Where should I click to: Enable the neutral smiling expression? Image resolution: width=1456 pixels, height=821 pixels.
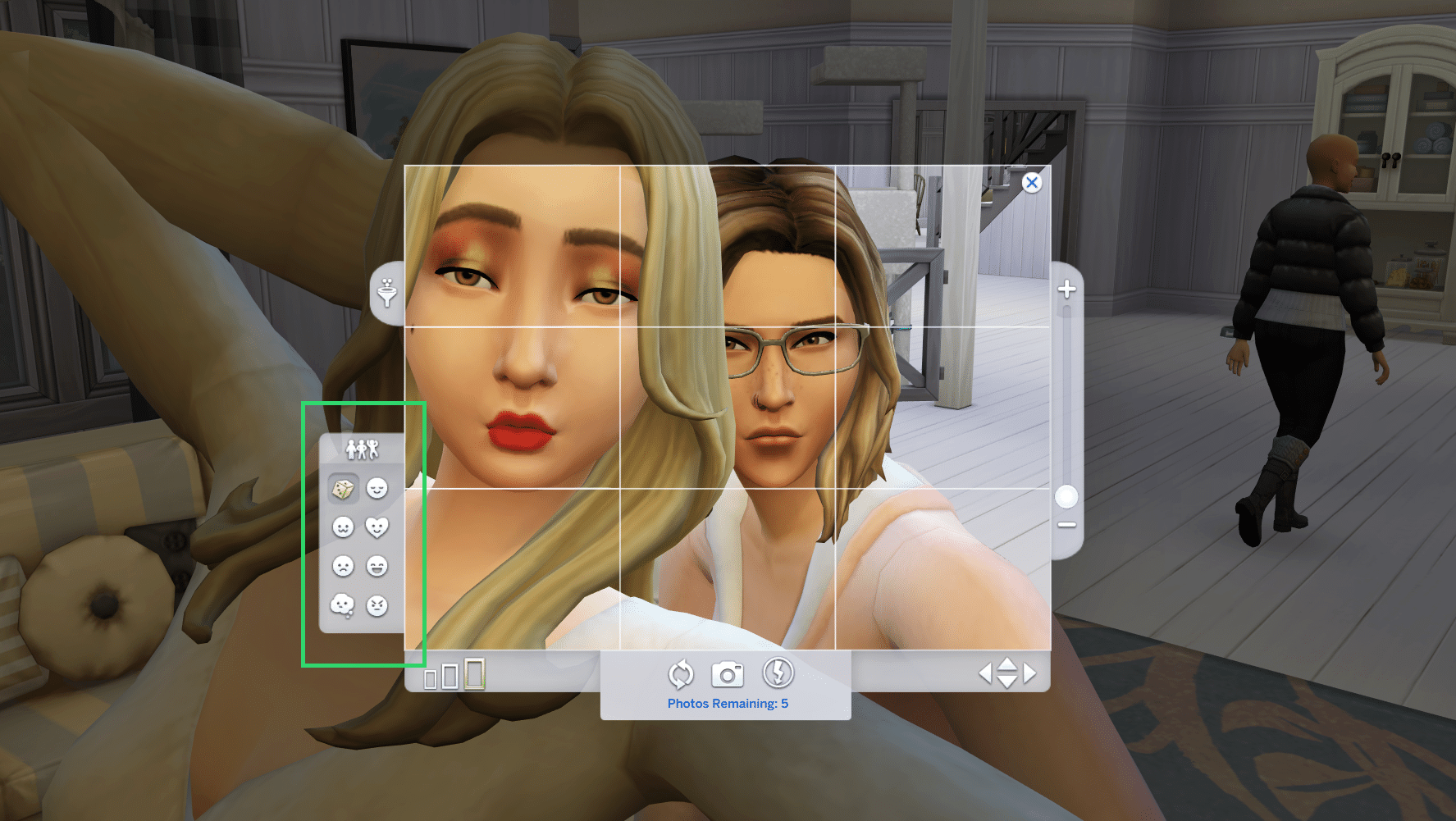344,527
